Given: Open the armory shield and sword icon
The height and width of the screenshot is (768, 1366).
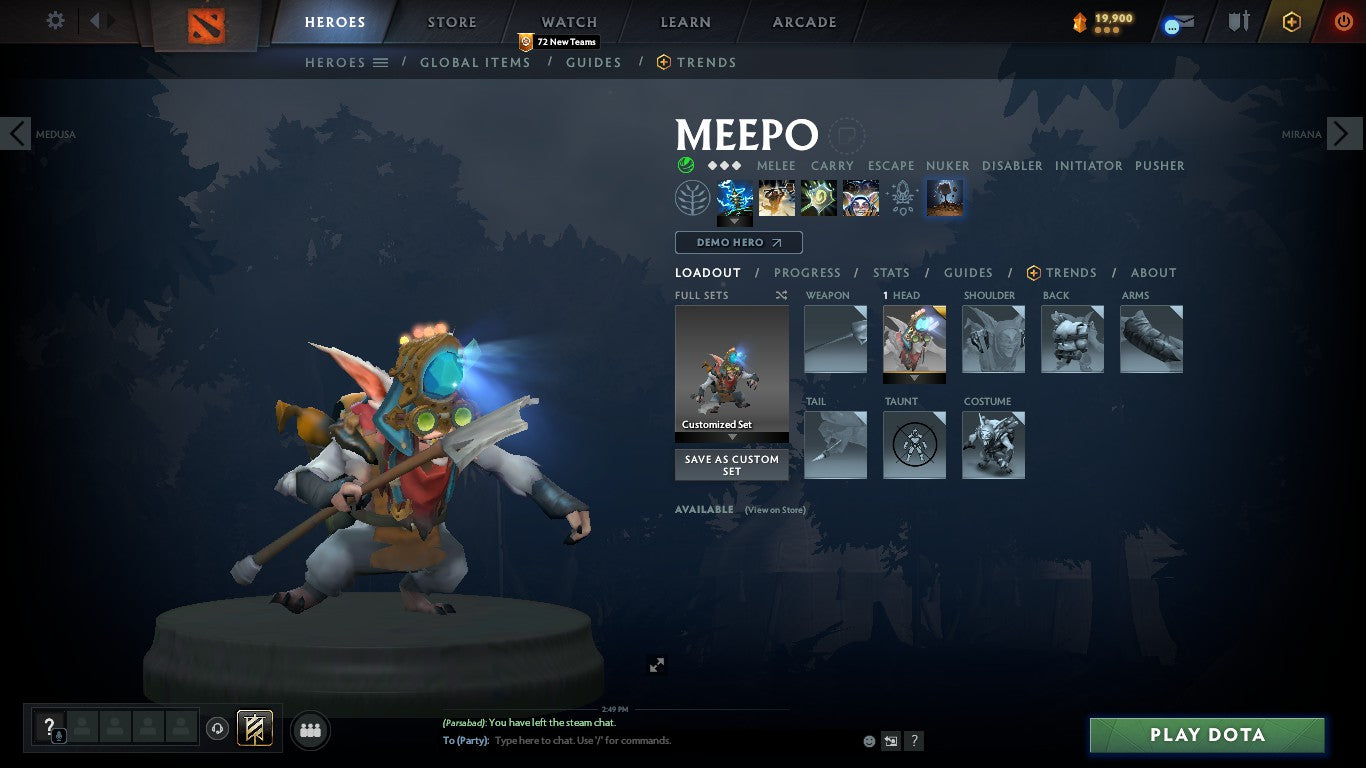Looking at the screenshot, I should click(x=1239, y=21).
